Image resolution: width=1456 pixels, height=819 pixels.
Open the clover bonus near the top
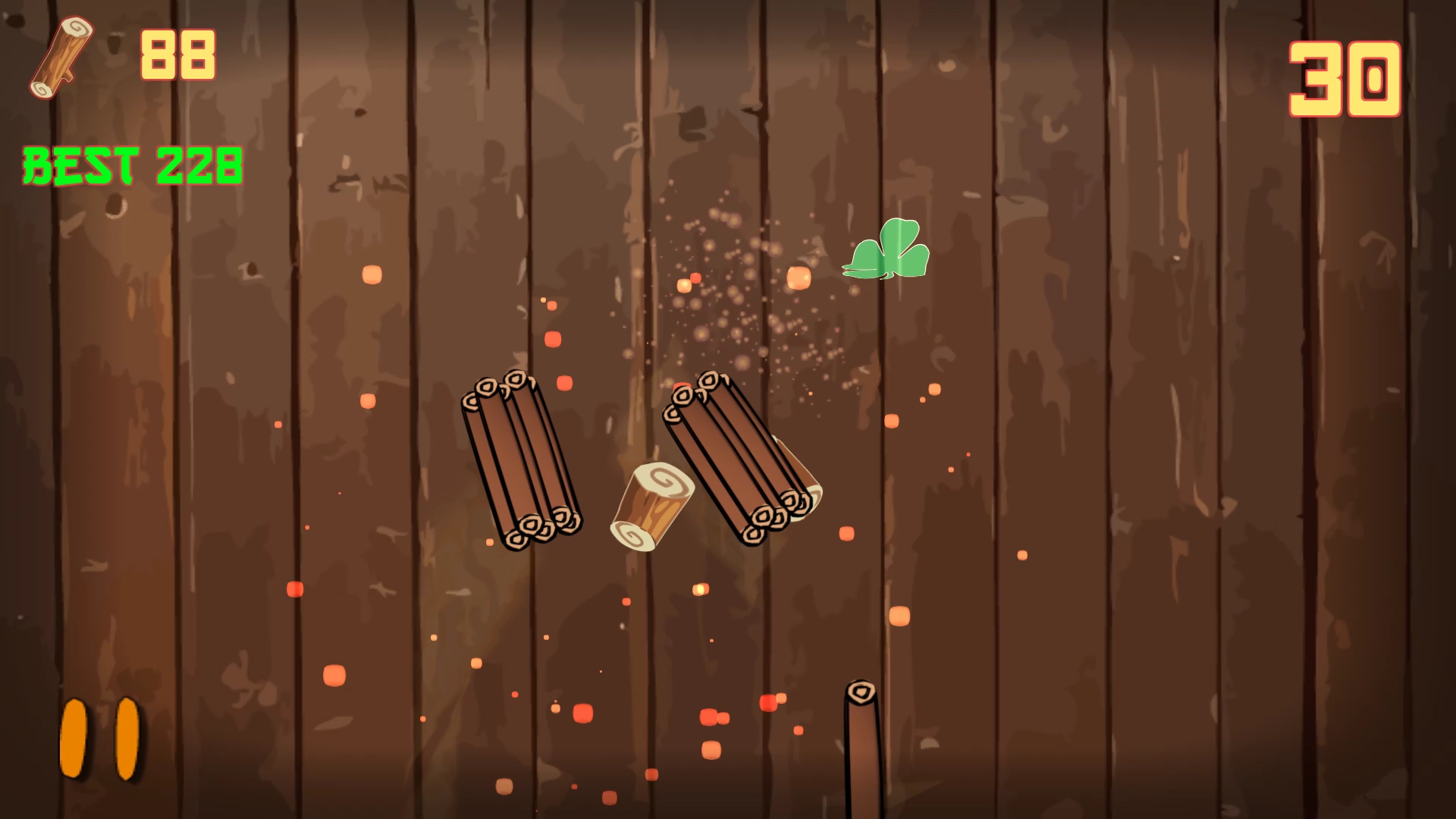[886, 249]
